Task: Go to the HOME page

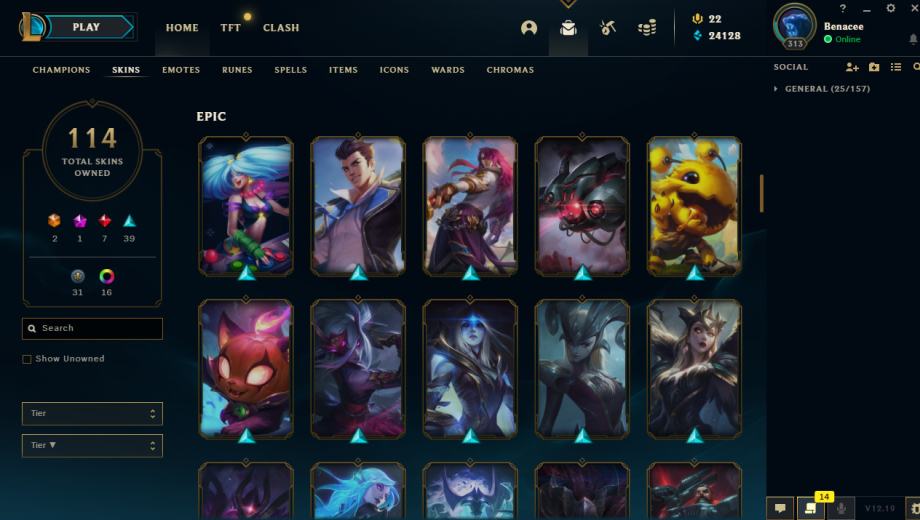Action: click(x=182, y=28)
